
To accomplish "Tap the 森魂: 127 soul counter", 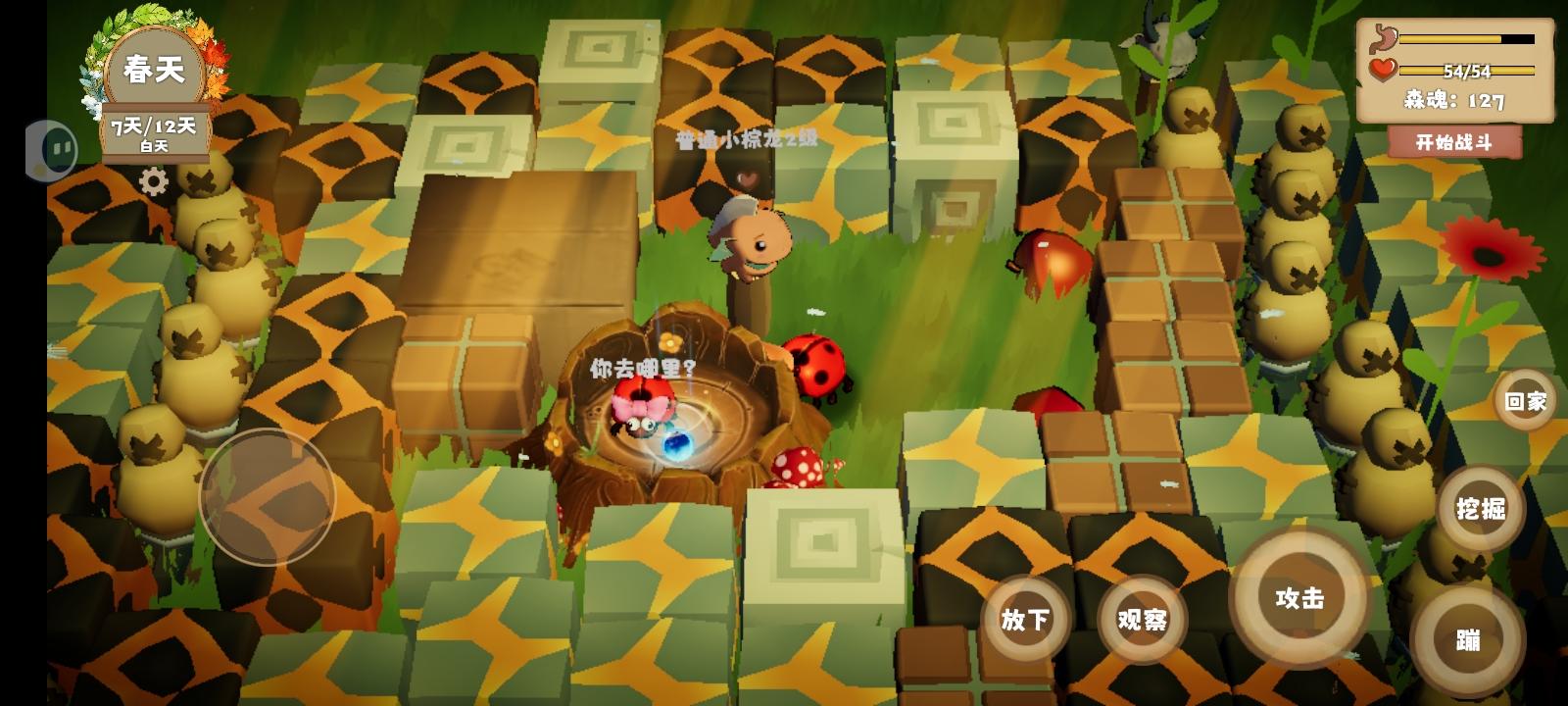I will point(1453,98).
